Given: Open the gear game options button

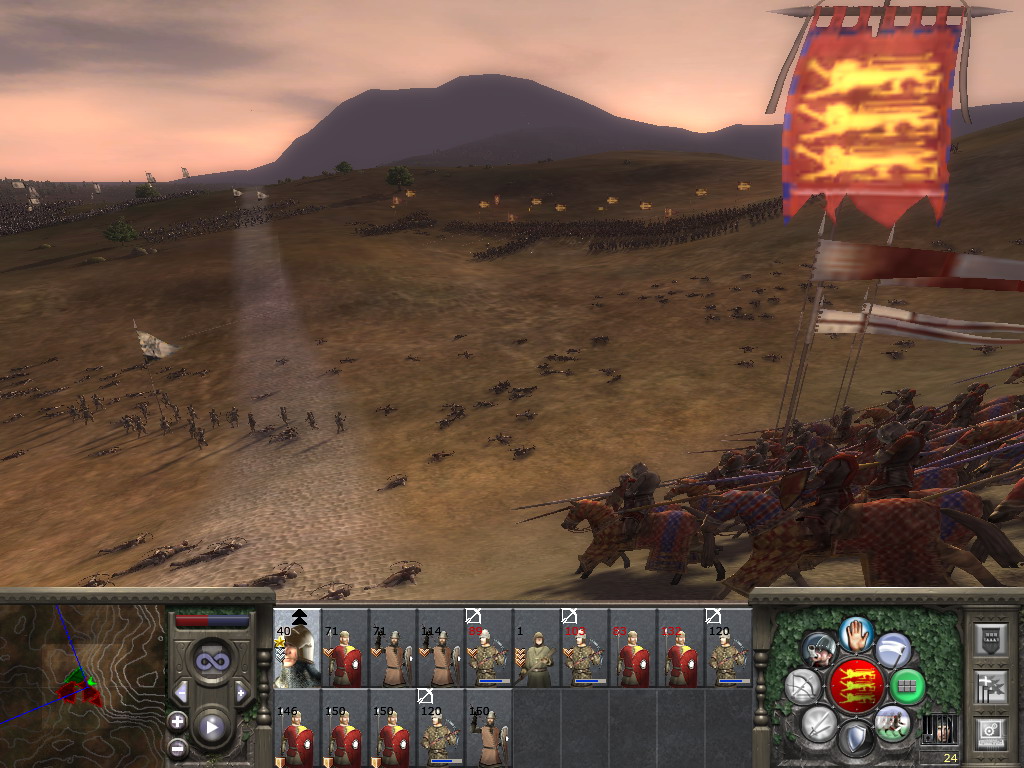Looking at the screenshot, I should (989, 732).
